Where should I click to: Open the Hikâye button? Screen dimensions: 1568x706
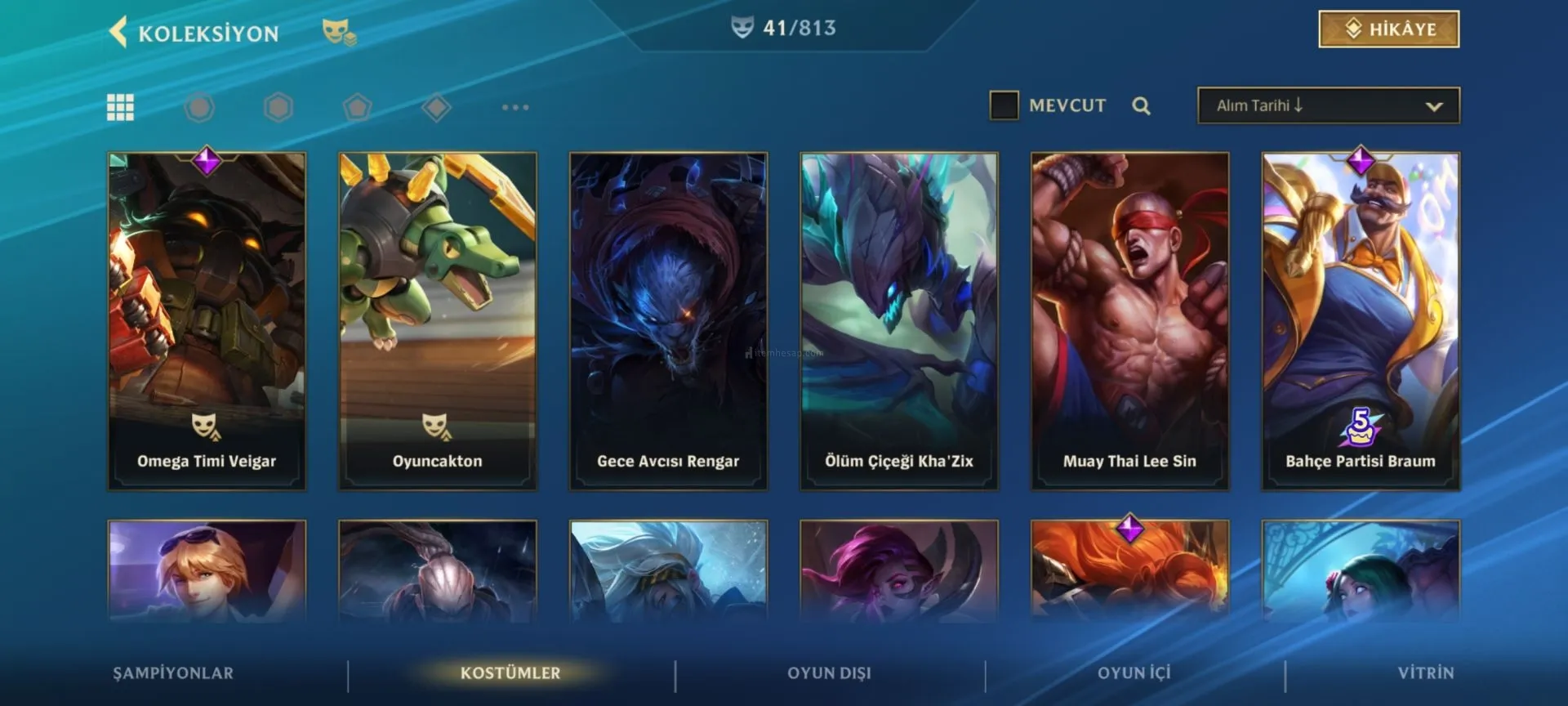1388,29
